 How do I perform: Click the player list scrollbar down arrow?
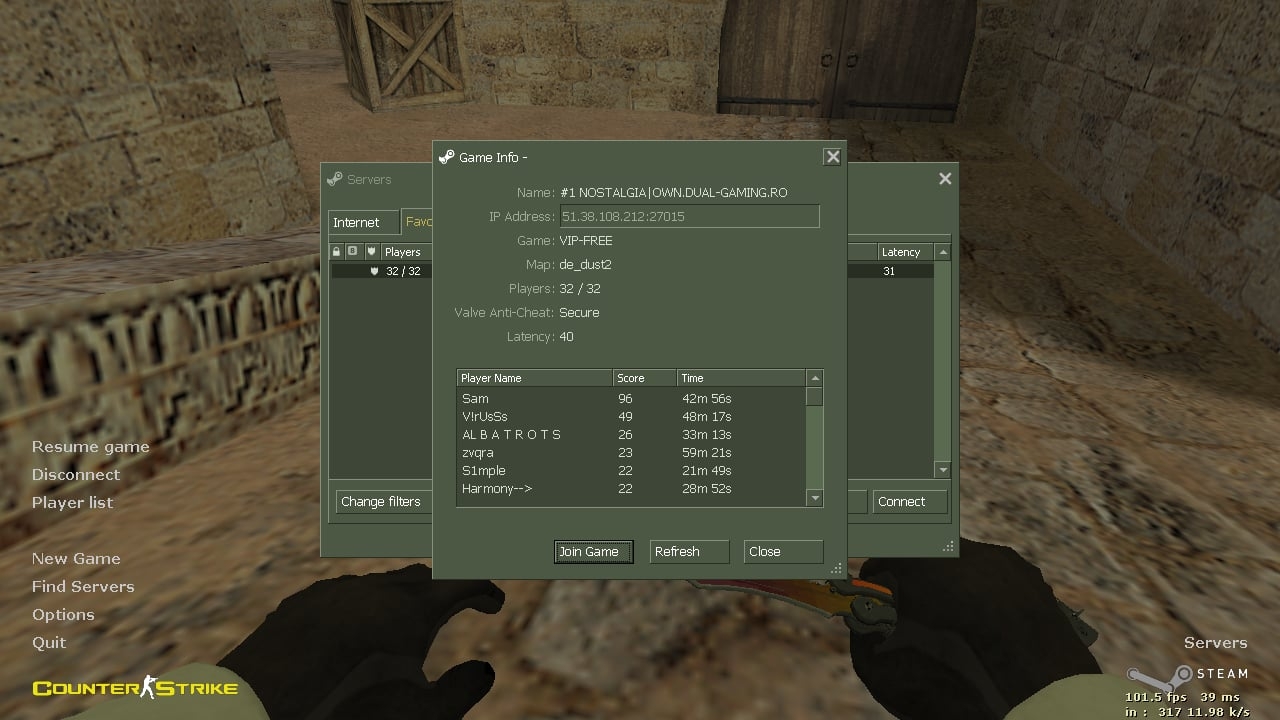(x=814, y=497)
